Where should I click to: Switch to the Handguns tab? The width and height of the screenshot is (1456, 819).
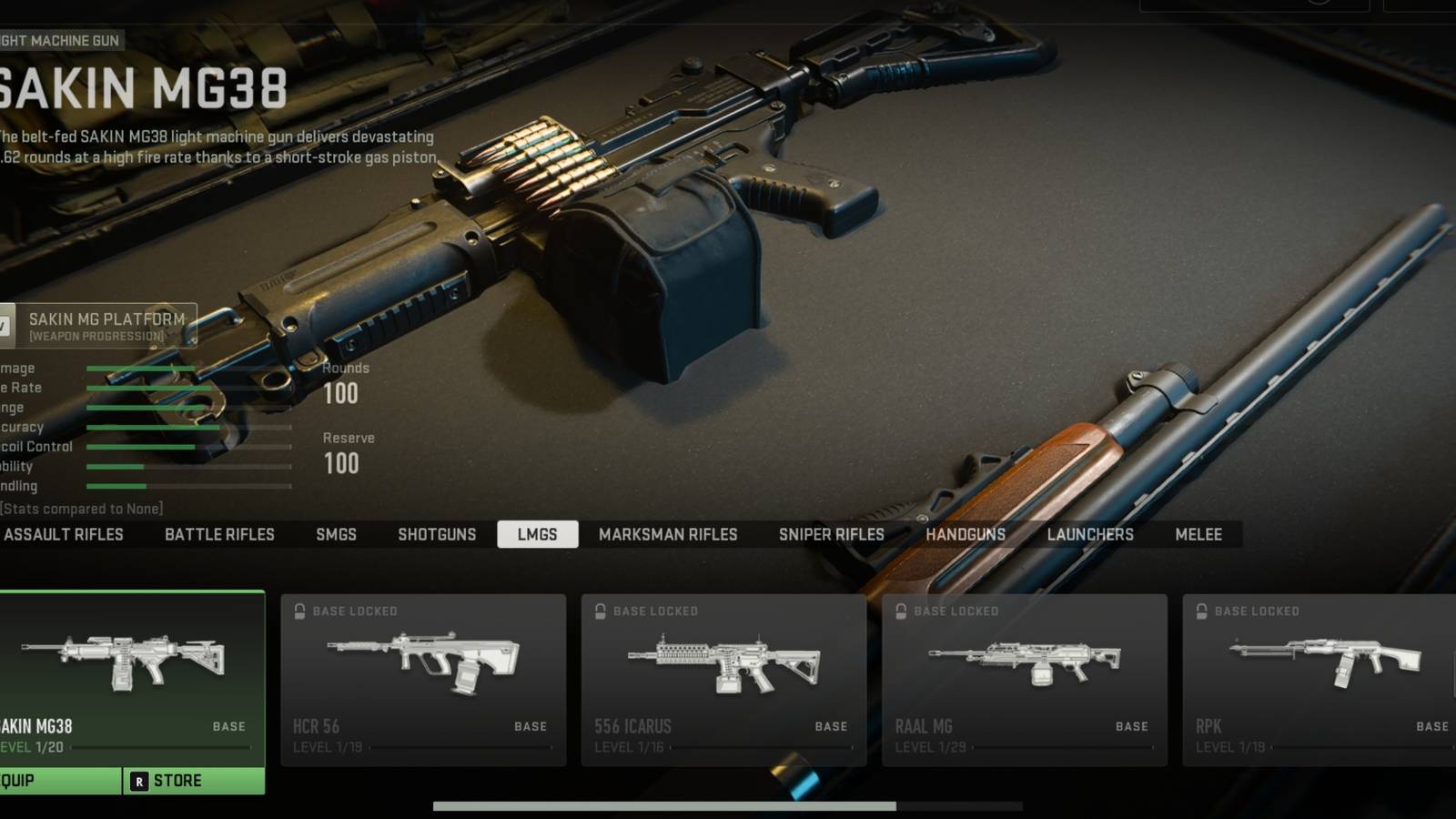coord(965,534)
